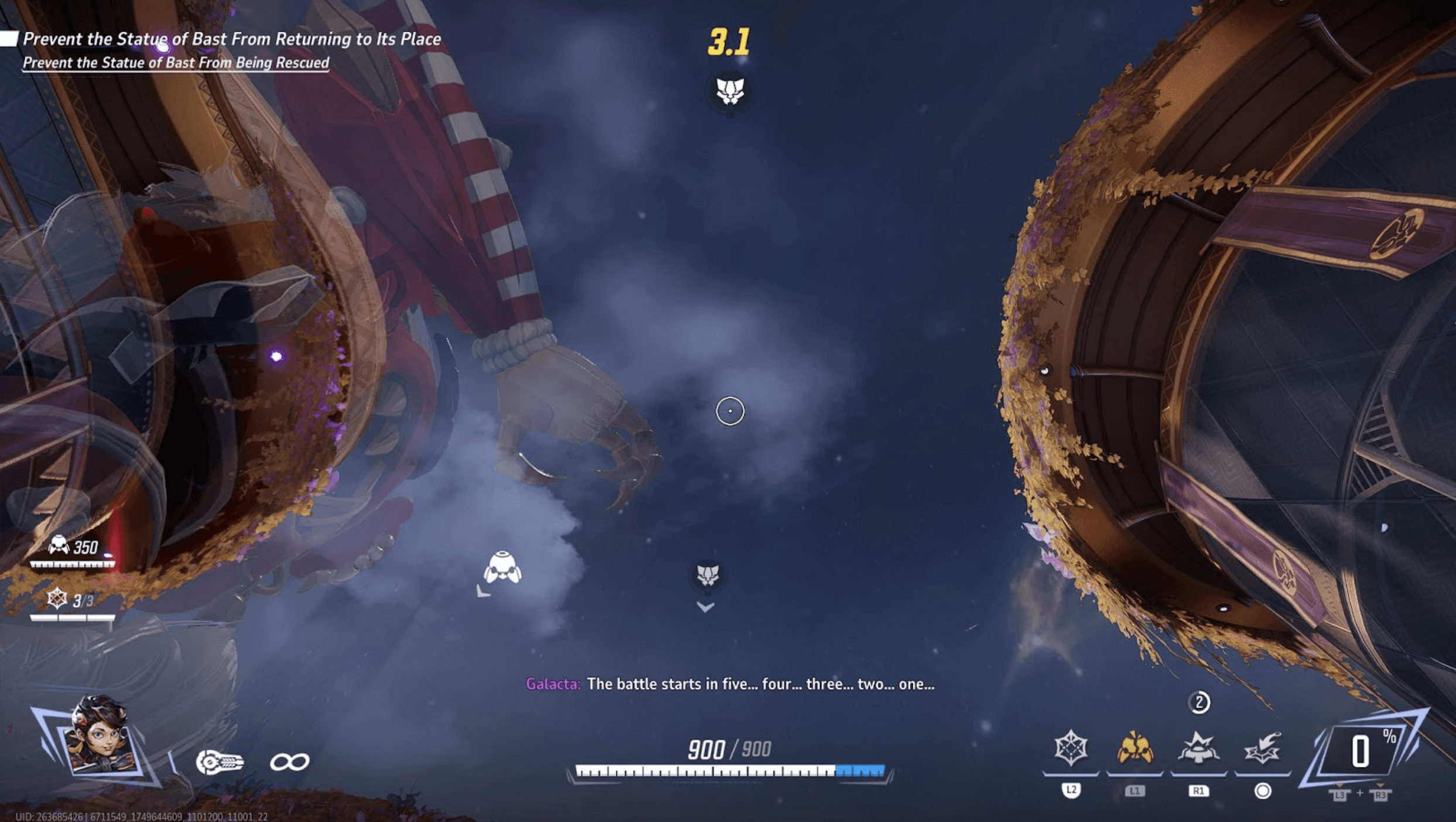The image size is (1456, 822).
Task: Select the mine count 3/3 web icon
Action: click(x=57, y=598)
